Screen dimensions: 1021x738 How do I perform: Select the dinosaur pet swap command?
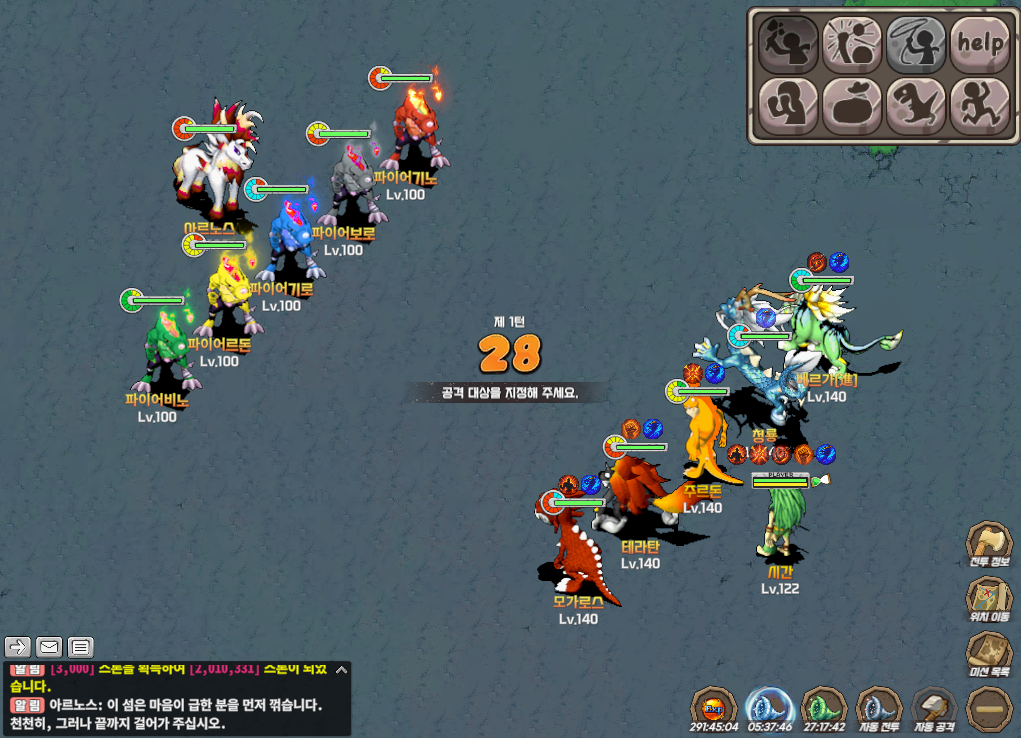click(x=916, y=104)
